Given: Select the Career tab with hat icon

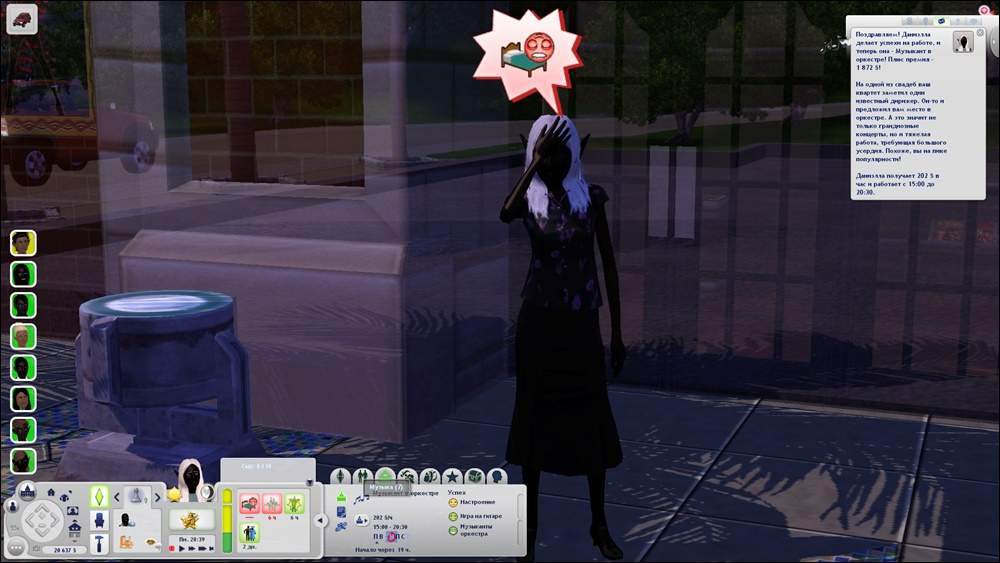Looking at the screenshot, I should click(386, 477).
